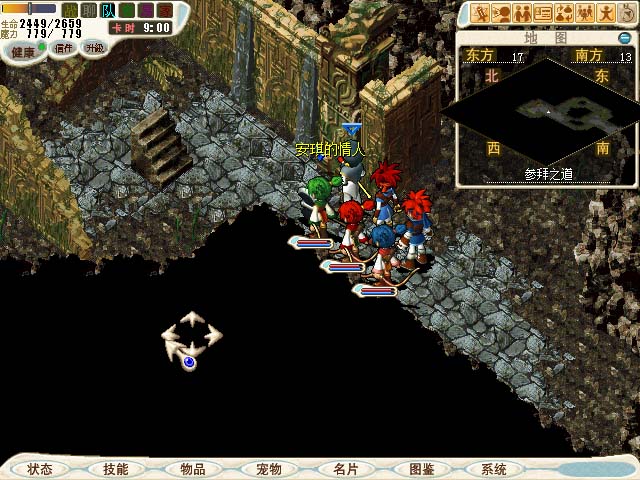
Task: Toggle the 聊 chat mode icon
Action: (x=89, y=11)
